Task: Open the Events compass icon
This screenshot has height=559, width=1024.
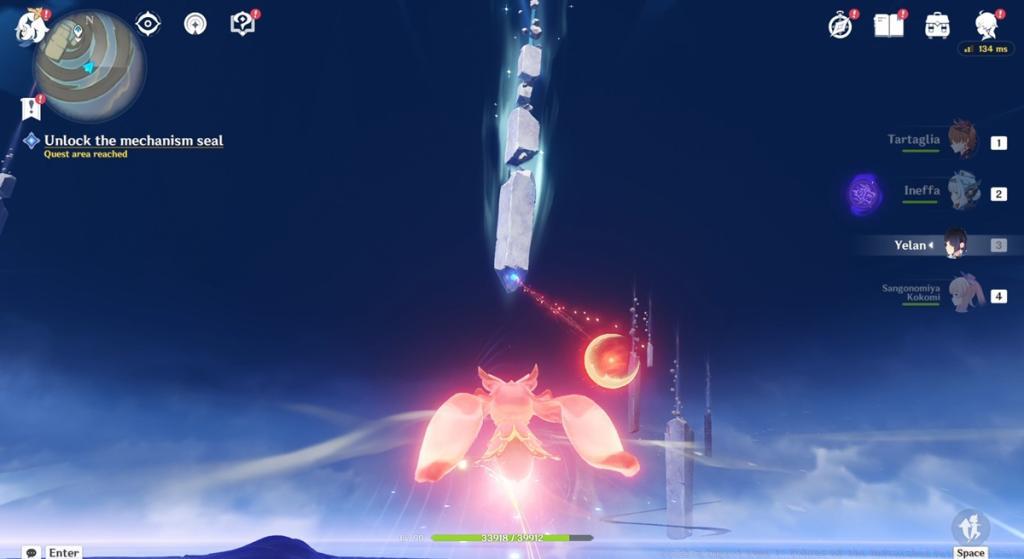Action: tap(841, 26)
